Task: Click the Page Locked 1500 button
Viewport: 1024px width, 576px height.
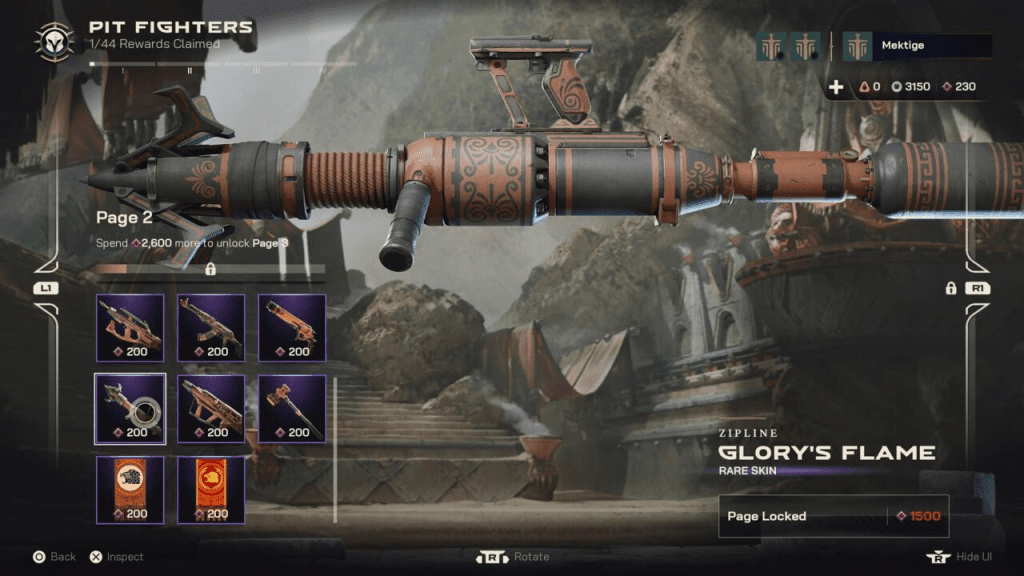Action: click(x=833, y=516)
